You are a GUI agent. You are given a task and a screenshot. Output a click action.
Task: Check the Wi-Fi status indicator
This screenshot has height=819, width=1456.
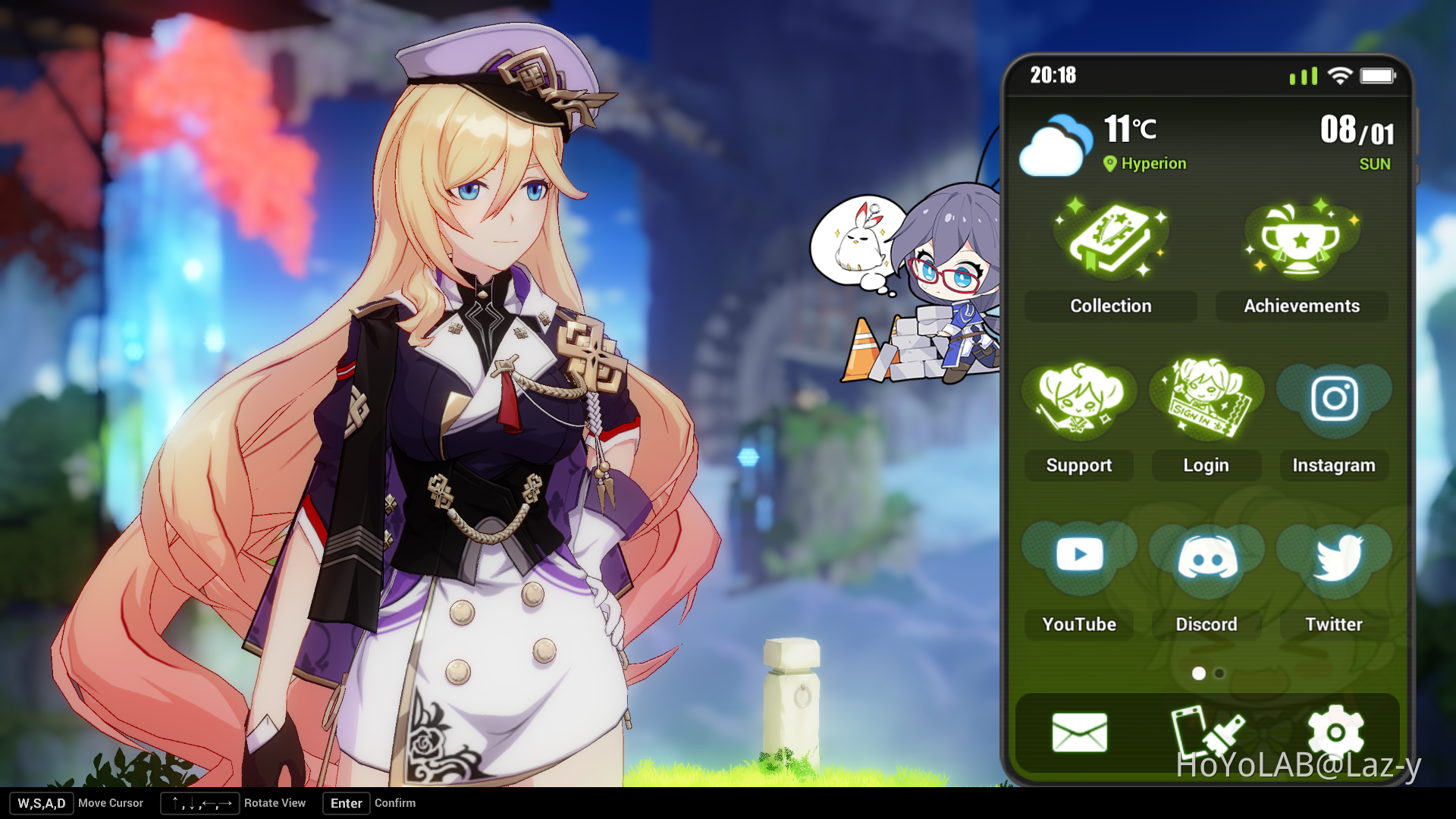pos(1341,74)
